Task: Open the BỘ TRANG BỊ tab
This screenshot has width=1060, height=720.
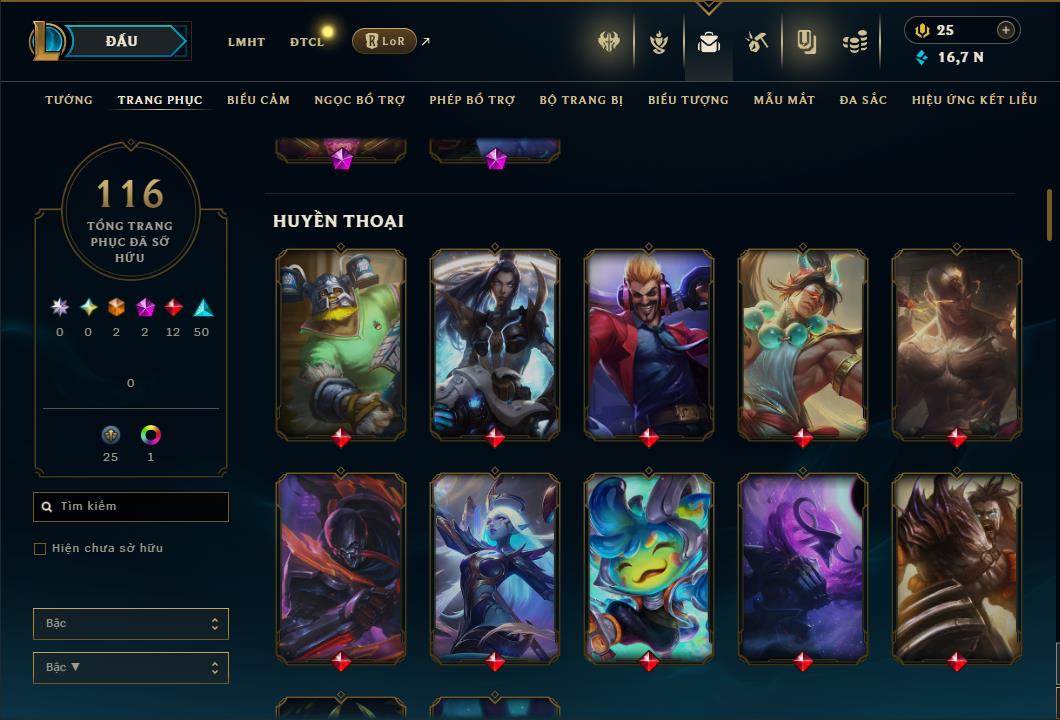Action: click(x=581, y=100)
